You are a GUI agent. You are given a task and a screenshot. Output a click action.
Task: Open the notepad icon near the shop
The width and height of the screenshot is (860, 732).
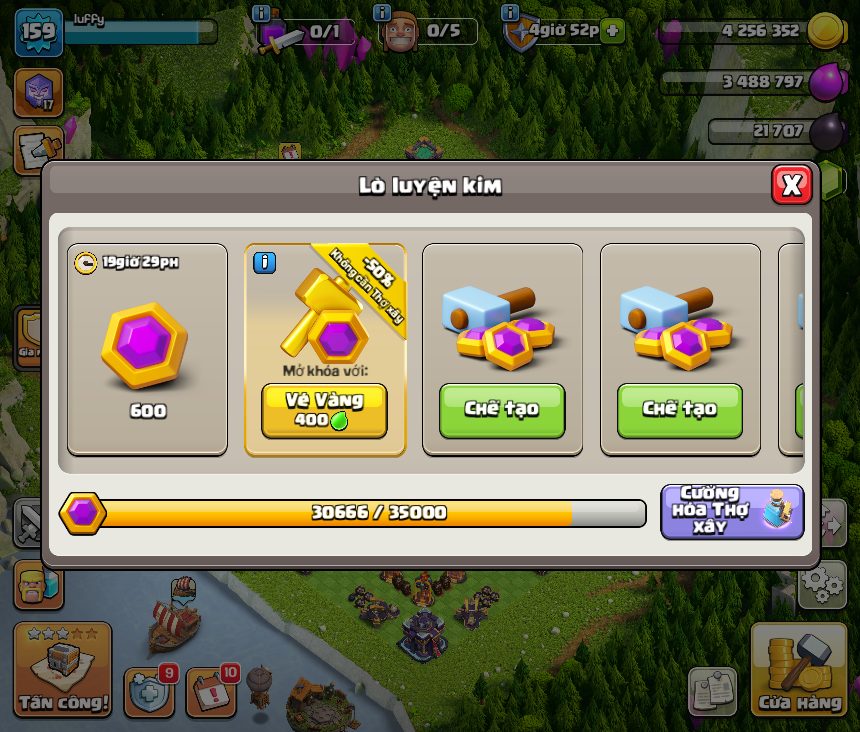coord(712,691)
